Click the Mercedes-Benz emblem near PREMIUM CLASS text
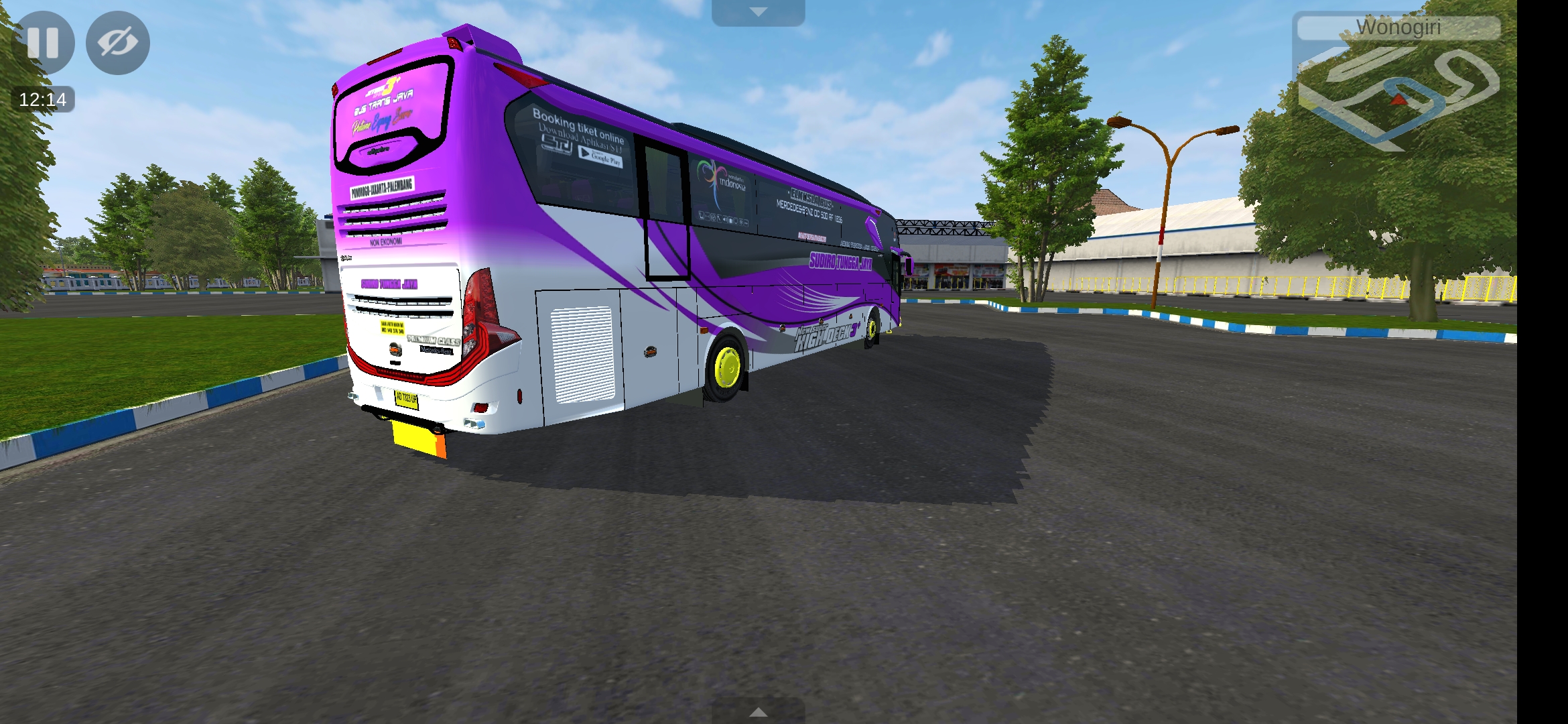Image resolution: width=1568 pixels, height=724 pixels. [435, 351]
